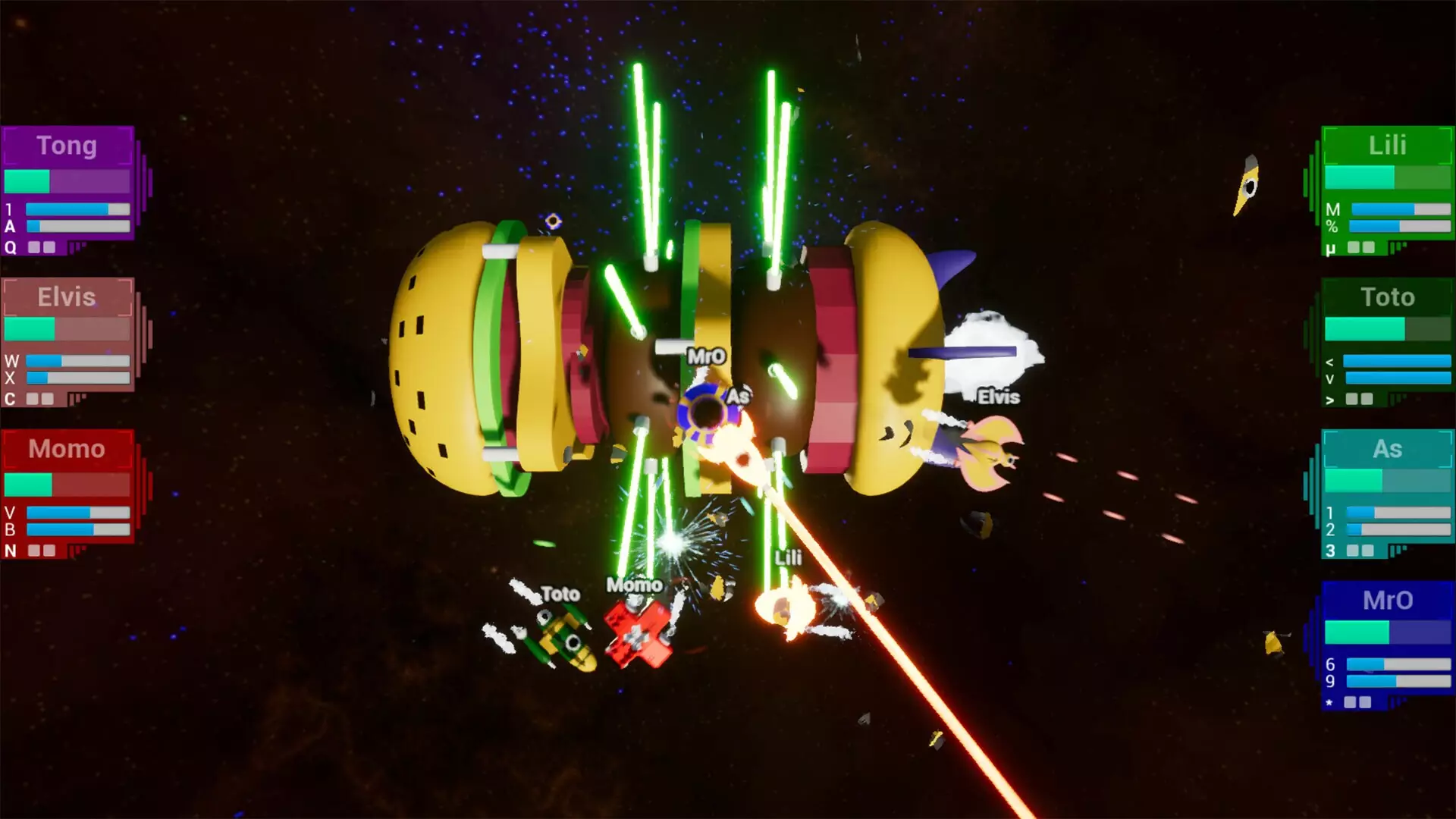Viewport: 1456px width, 819px height.
Task: Click the Q ability keybind on Tong's card
Action: [10, 248]
